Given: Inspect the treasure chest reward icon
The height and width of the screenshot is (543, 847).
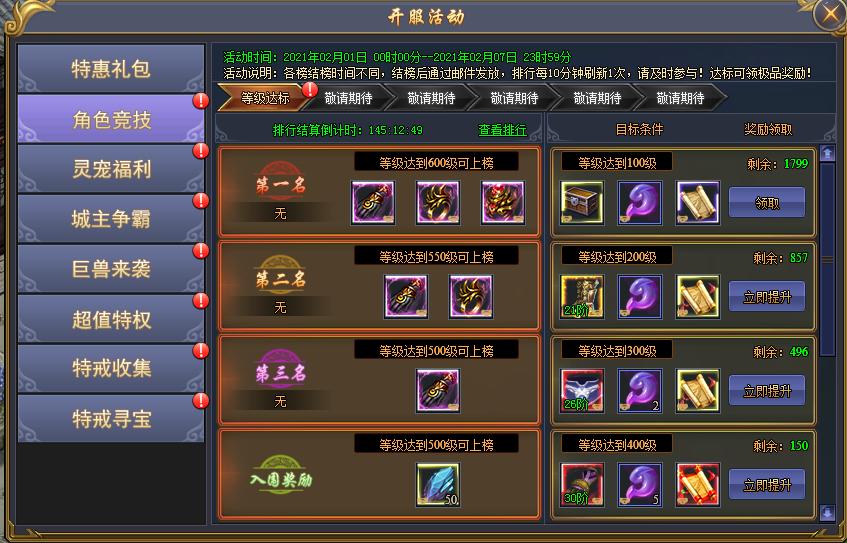Looking at the screenshot, I should pos(581,202).
